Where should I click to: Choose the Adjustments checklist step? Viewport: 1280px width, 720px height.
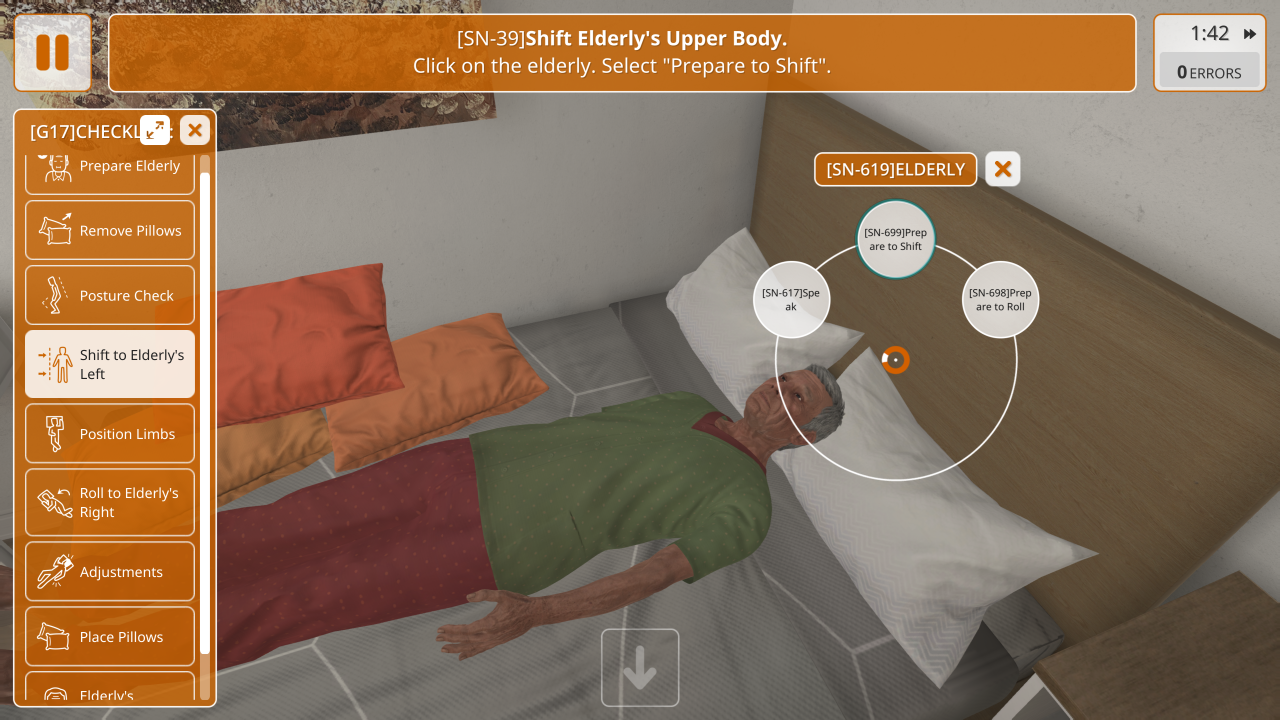(x=110, y=571)
